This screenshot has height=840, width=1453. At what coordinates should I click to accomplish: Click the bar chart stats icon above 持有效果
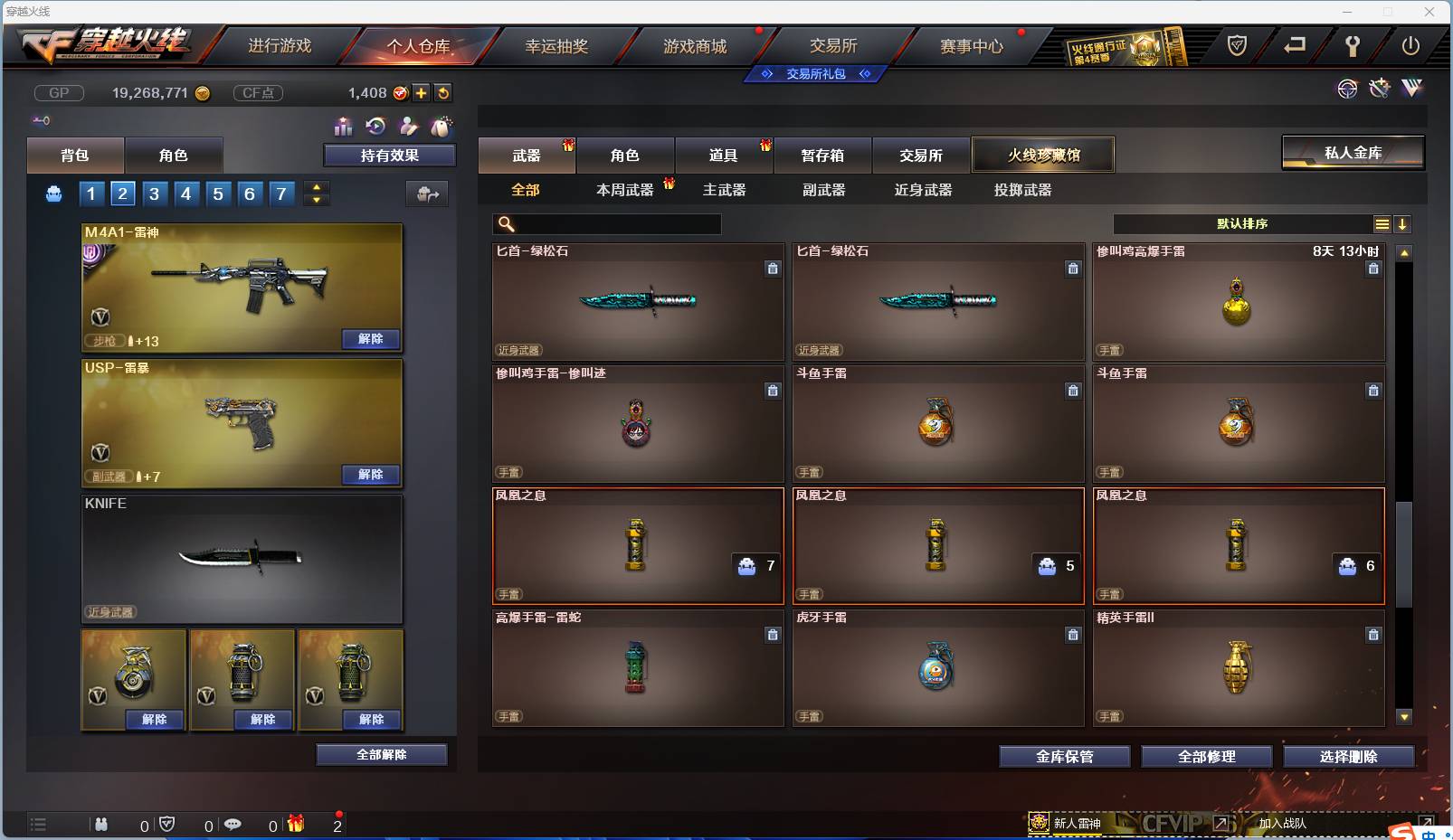coord(344,127)
